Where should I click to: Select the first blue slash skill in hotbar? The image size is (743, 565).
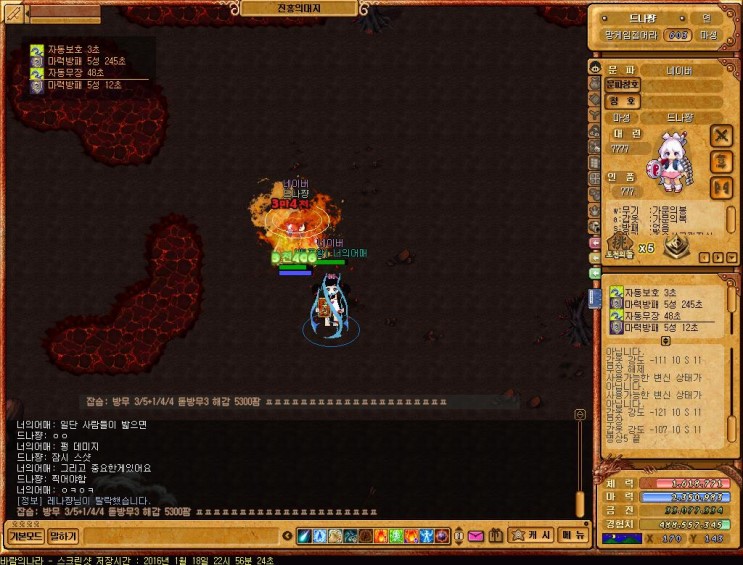pos(305,537)
